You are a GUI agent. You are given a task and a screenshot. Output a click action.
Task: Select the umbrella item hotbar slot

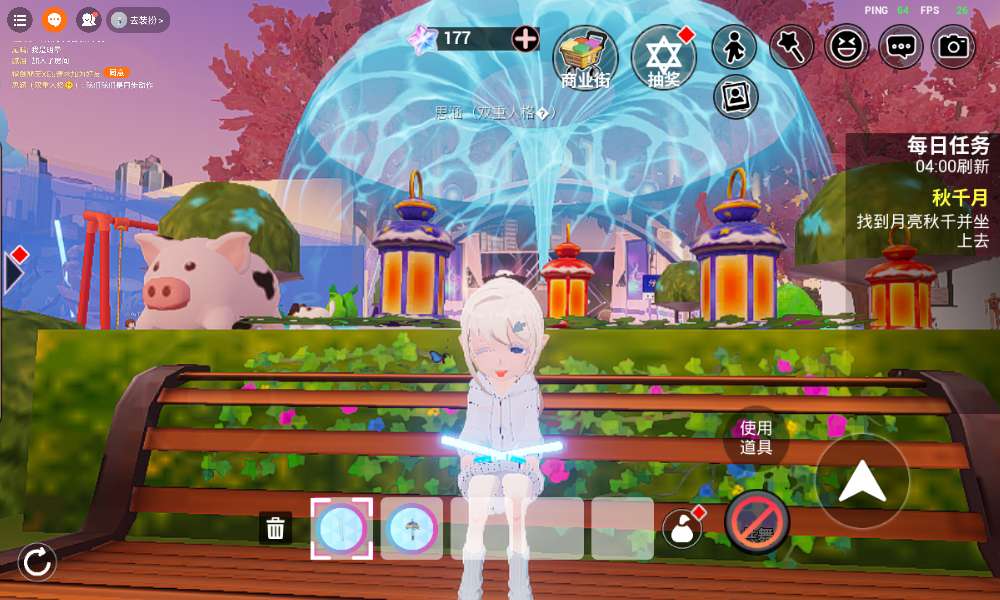tap(411, 528)
